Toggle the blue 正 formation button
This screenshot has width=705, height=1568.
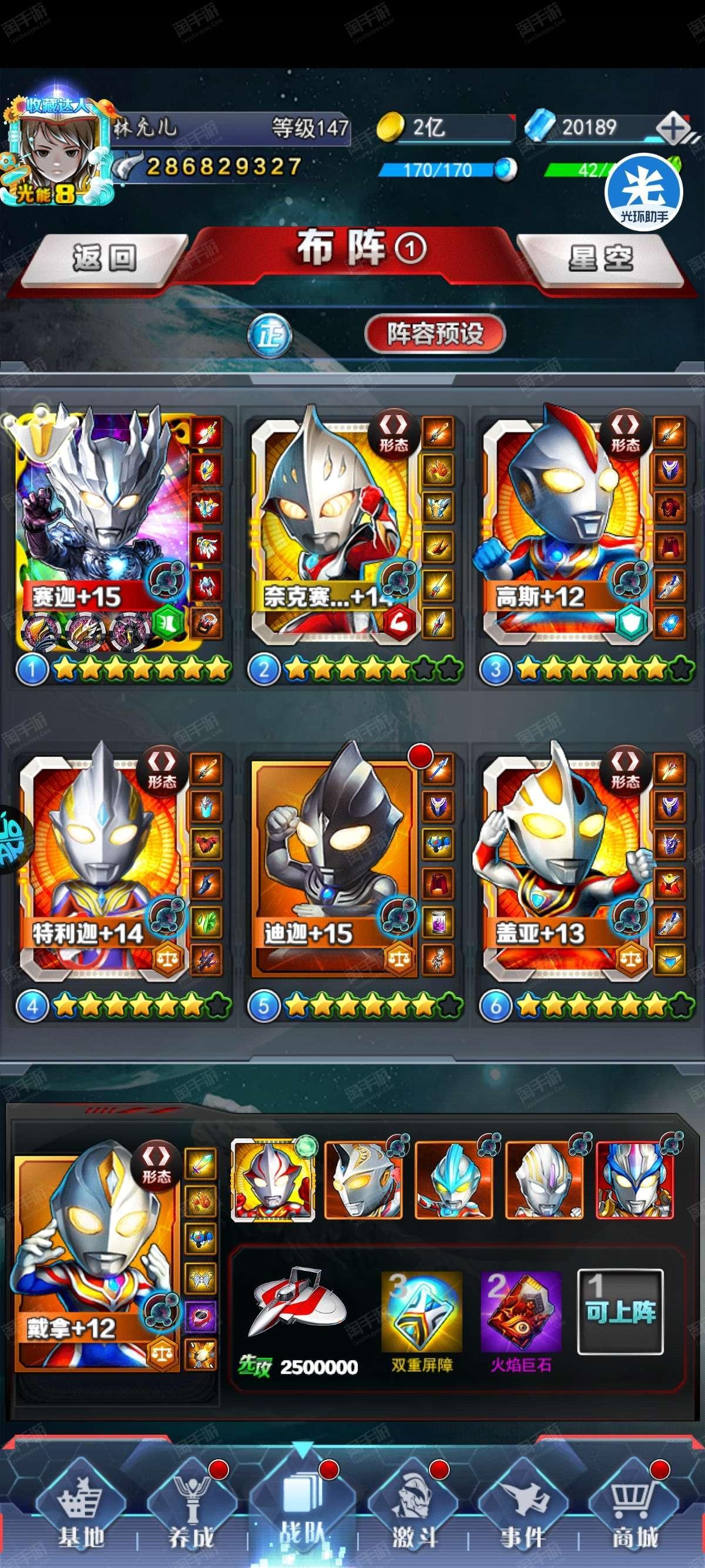(270, 335)
